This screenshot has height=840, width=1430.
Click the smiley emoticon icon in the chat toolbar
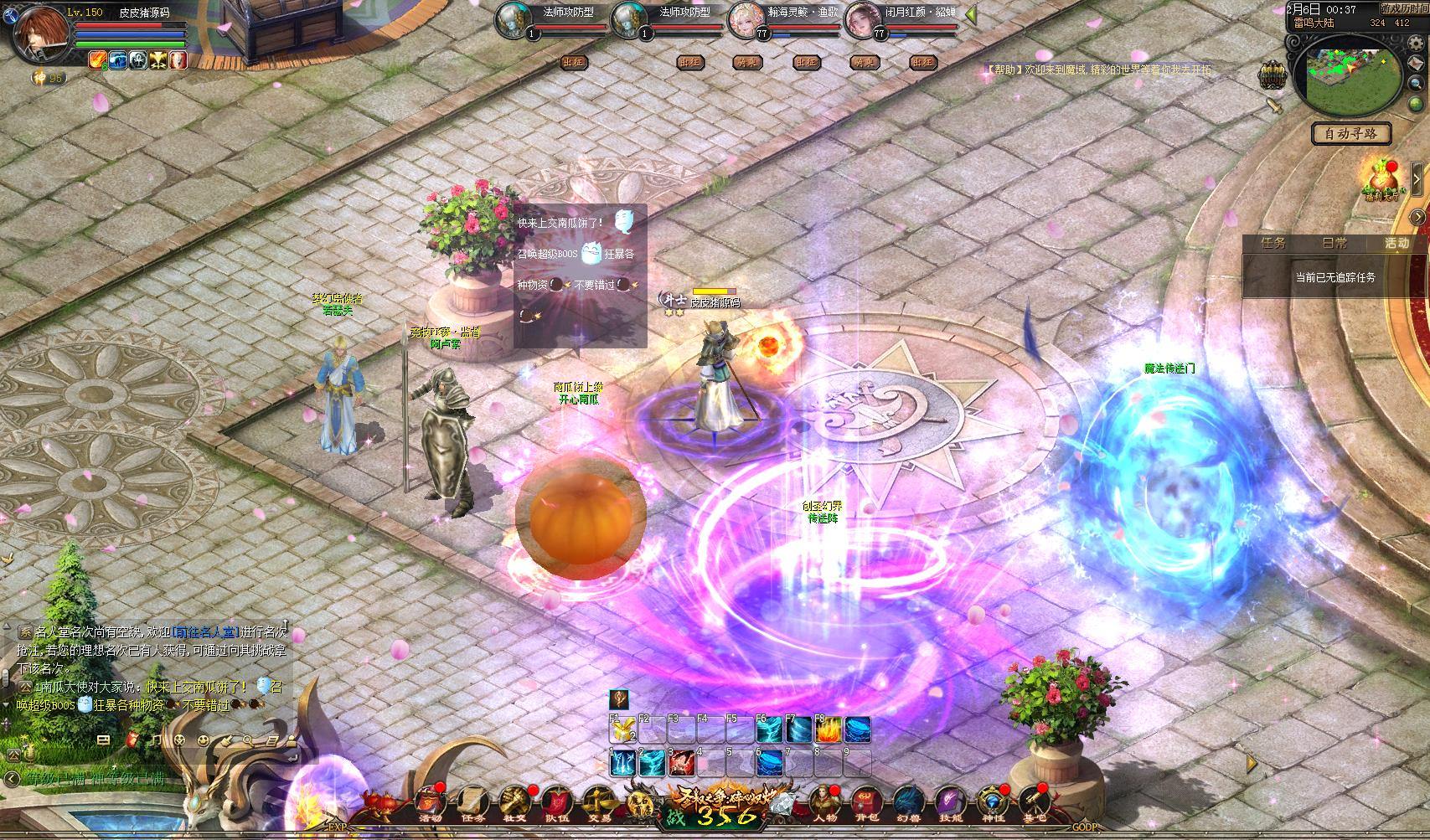(204, 740)
